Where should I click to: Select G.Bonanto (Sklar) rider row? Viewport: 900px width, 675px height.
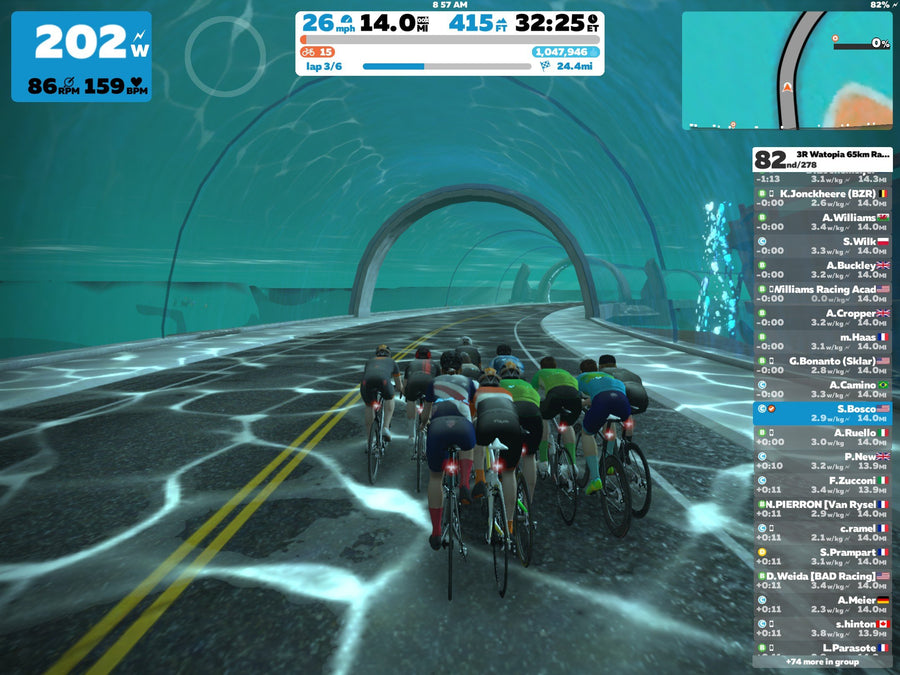pyautogui.click(x=822, y=365)
